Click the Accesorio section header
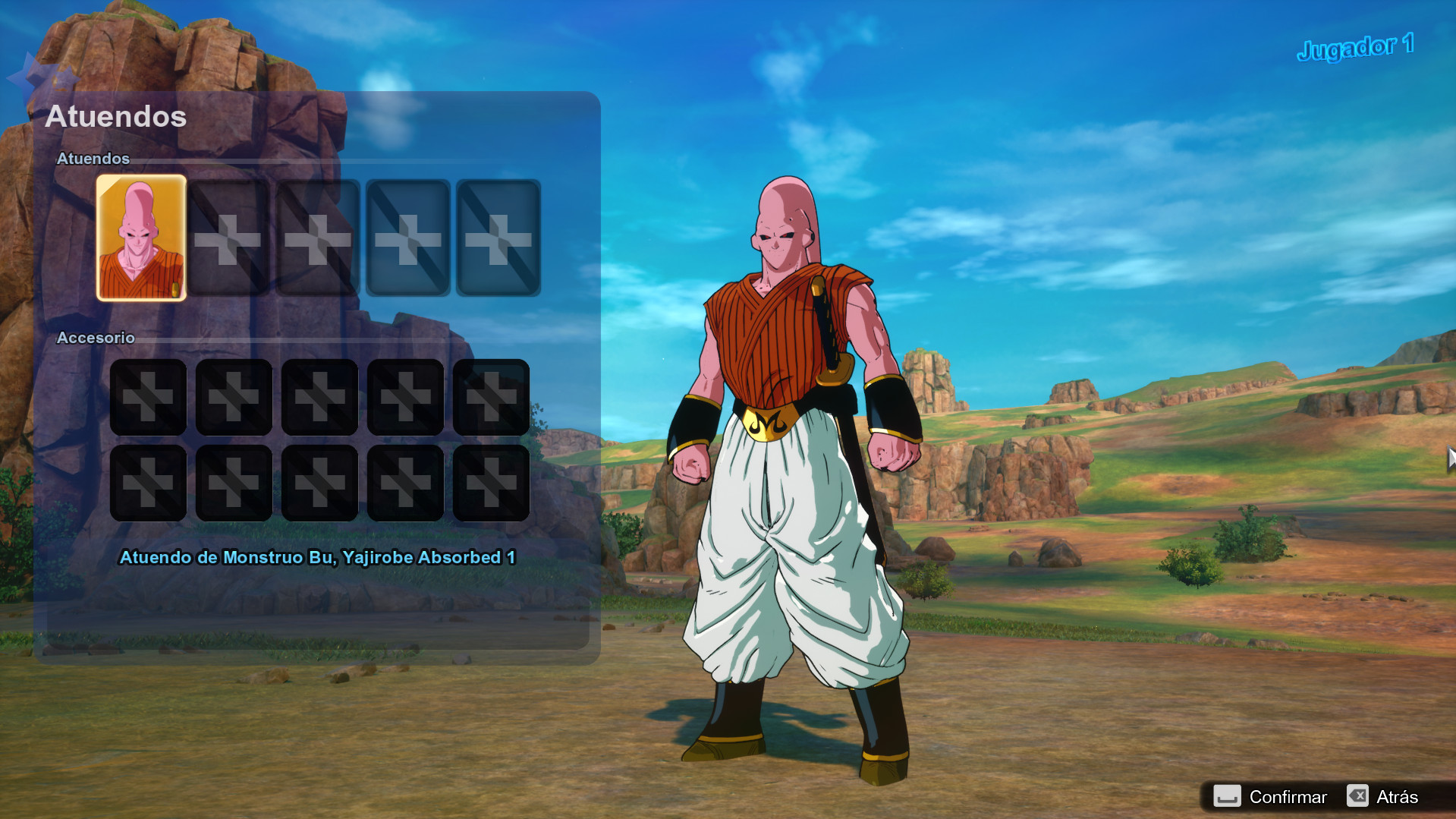The width and height of the screenshot is (1456, 819). pyautogui.click(x=96, y=338)
